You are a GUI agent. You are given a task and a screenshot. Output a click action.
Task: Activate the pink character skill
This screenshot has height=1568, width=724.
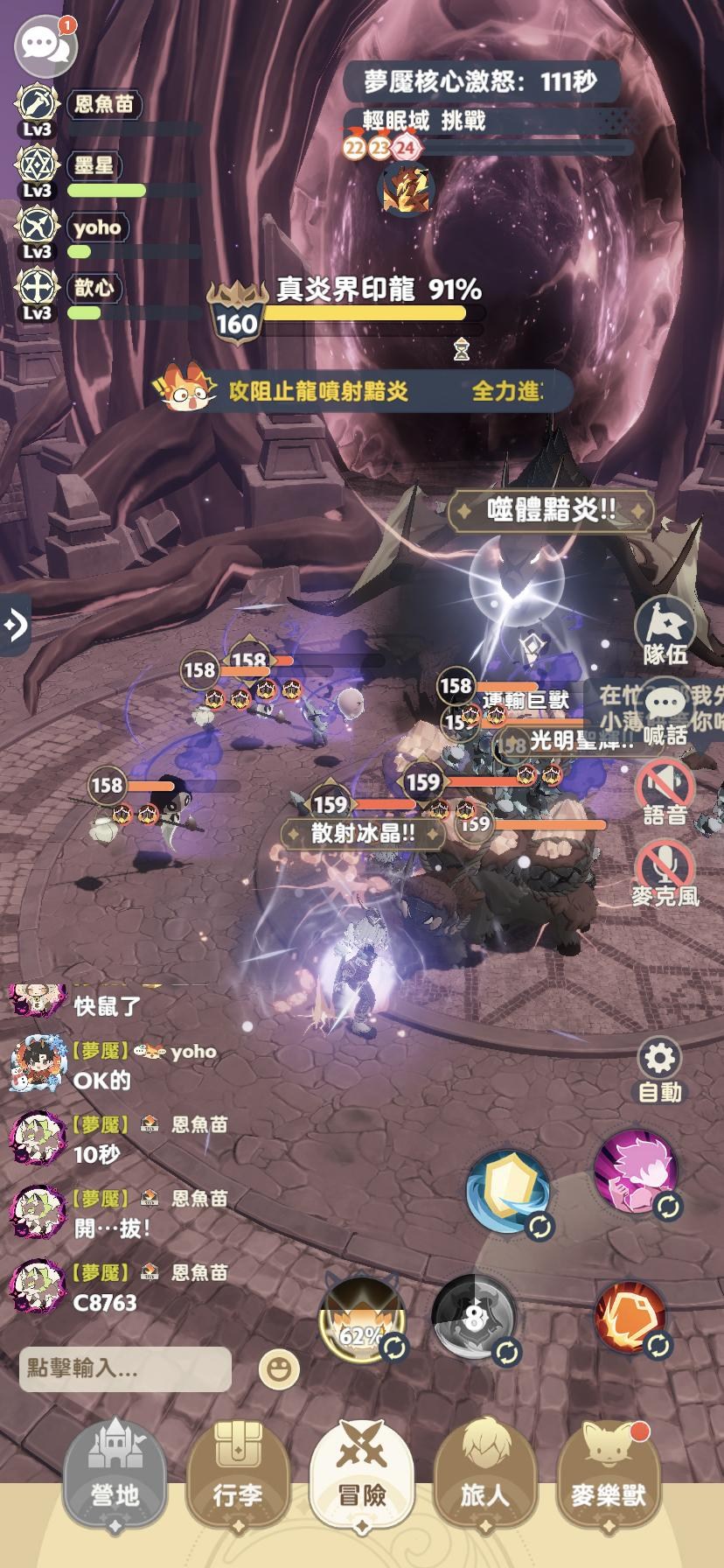click(x=635, y=1171)
